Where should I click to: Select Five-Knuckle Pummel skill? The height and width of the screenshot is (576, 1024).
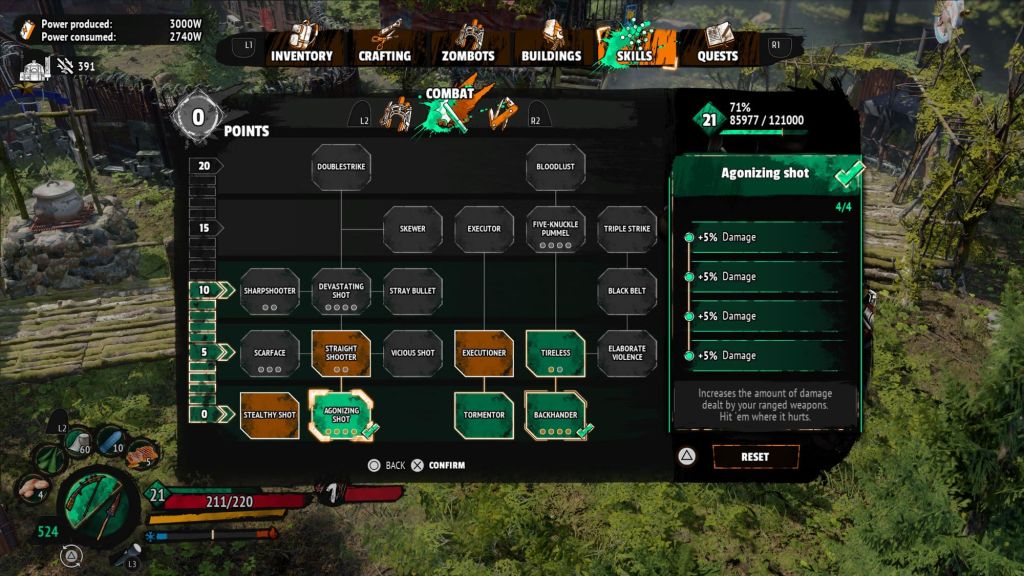pyautogui.click(x=555, y=229)
